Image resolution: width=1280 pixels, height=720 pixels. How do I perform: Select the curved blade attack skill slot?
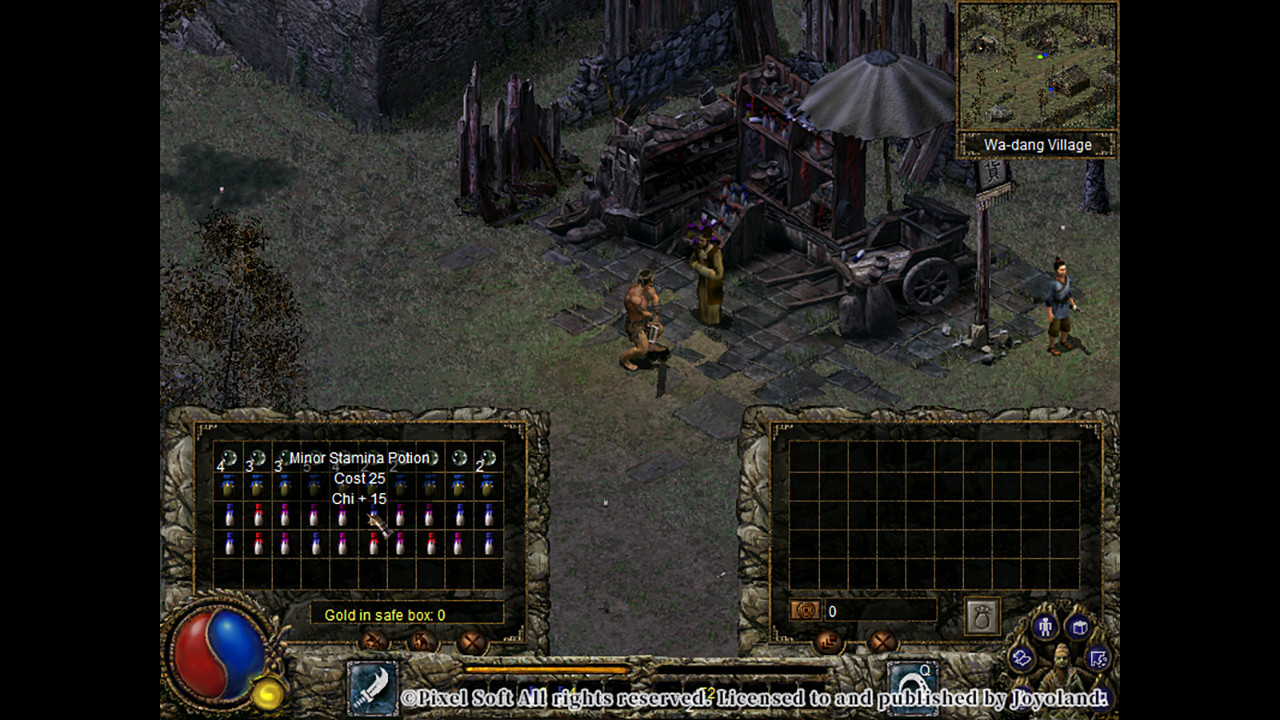coord(372,687)
